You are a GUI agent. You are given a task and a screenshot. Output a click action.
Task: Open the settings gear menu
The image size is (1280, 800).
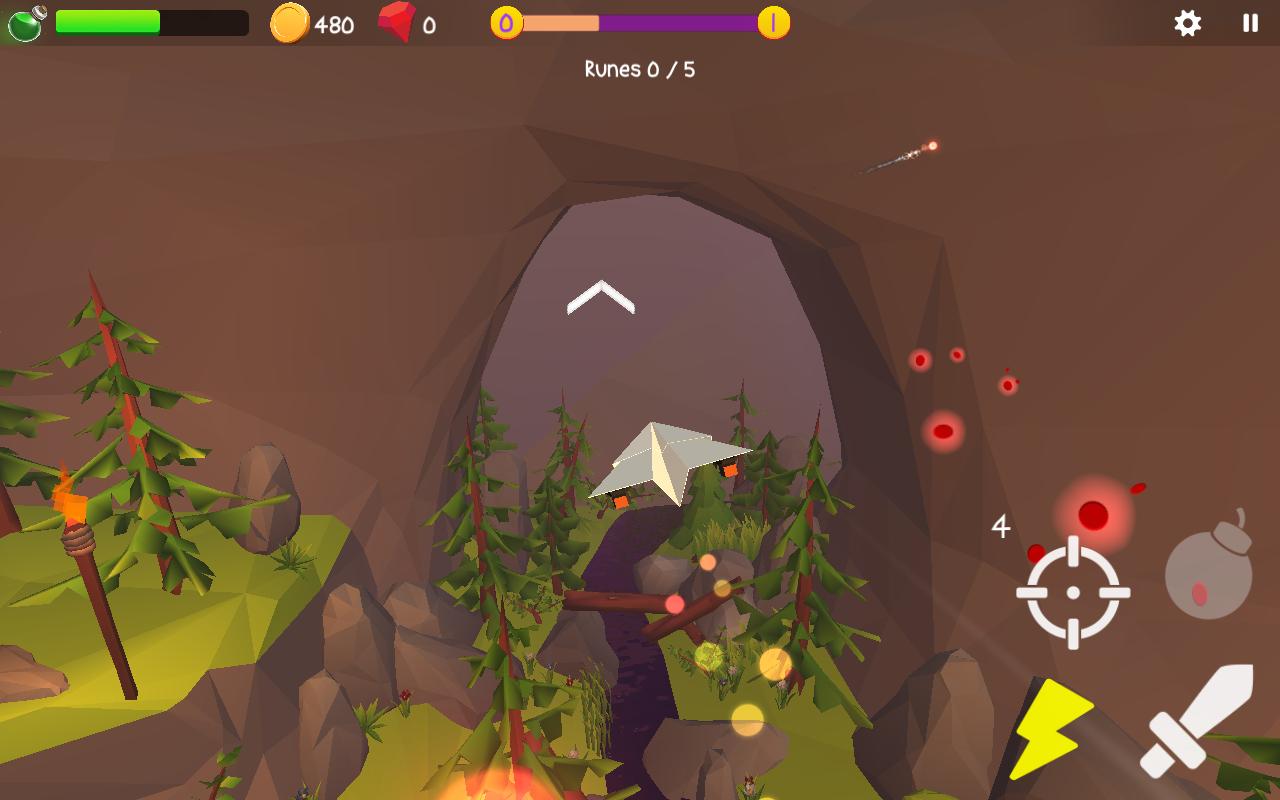pyautogui.click(x=1187, y=23)
